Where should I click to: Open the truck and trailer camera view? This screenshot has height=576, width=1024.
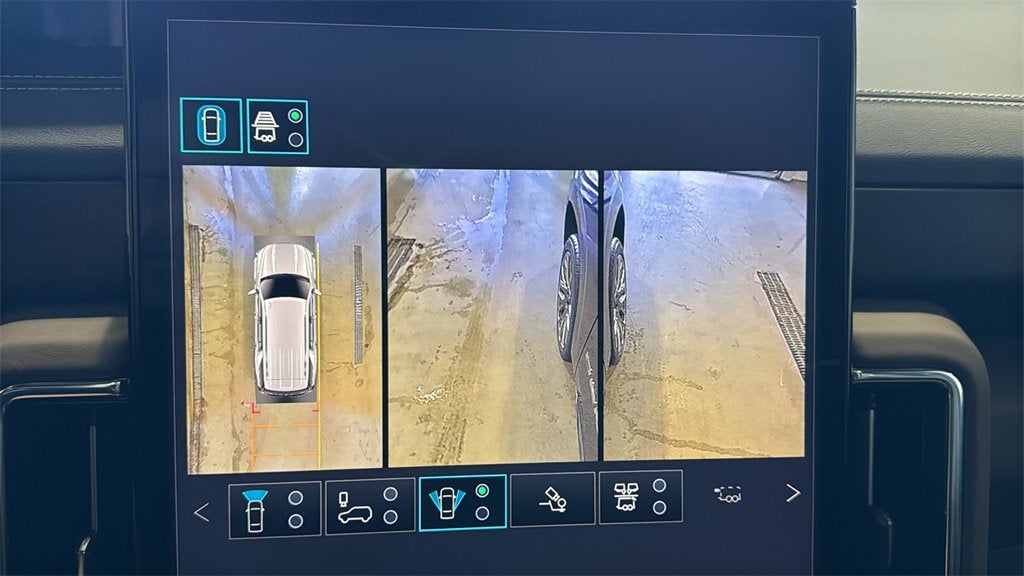tap(640, 496)
